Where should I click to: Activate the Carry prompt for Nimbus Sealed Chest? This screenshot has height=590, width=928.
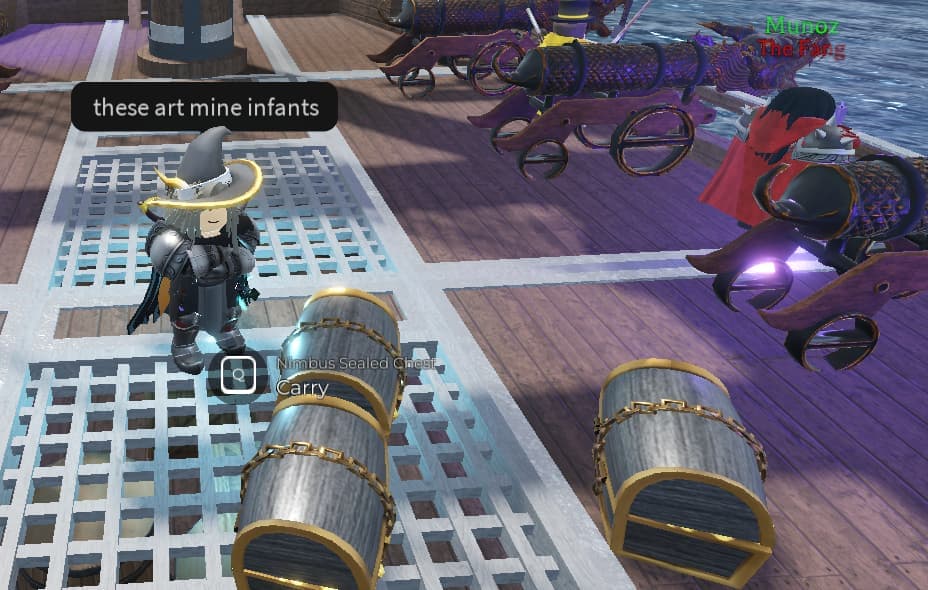tap(239, 377)
